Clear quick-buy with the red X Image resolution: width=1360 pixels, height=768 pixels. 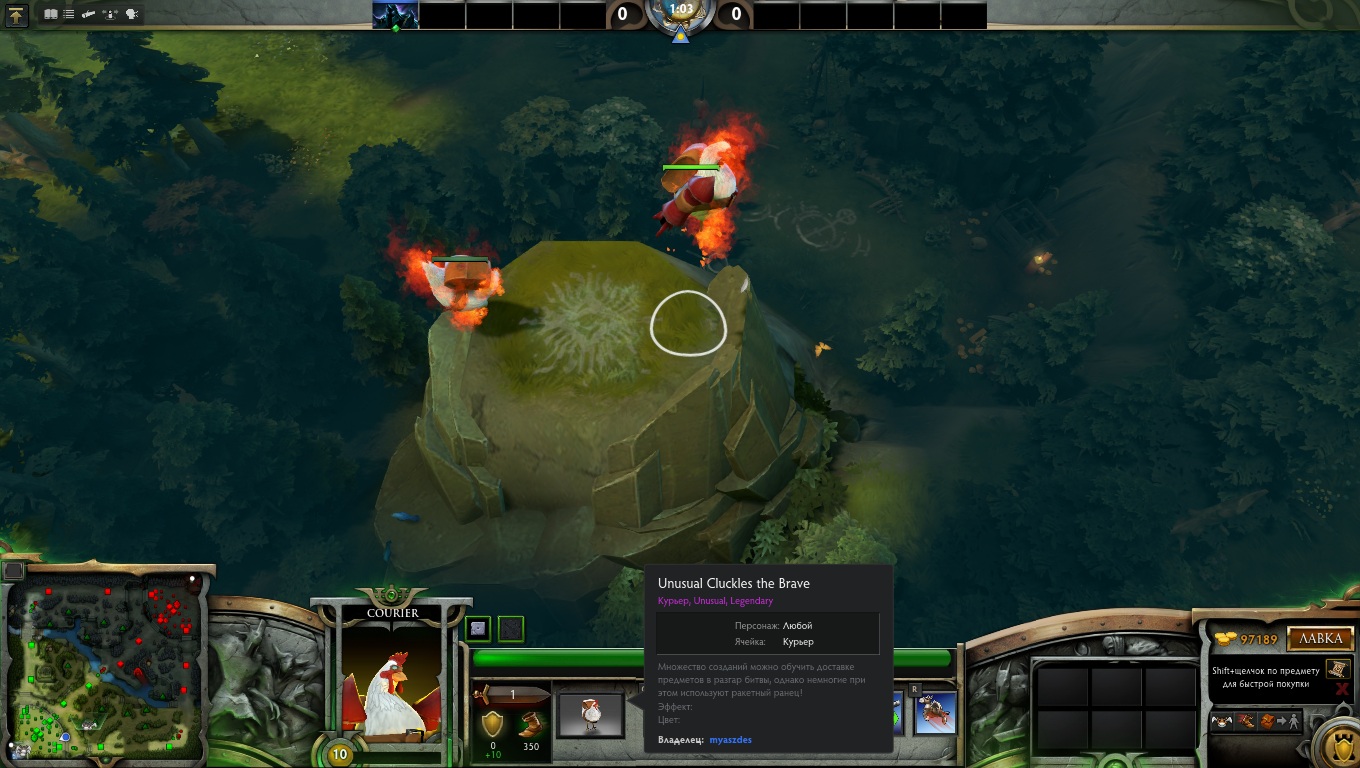tap(1341, 689)
